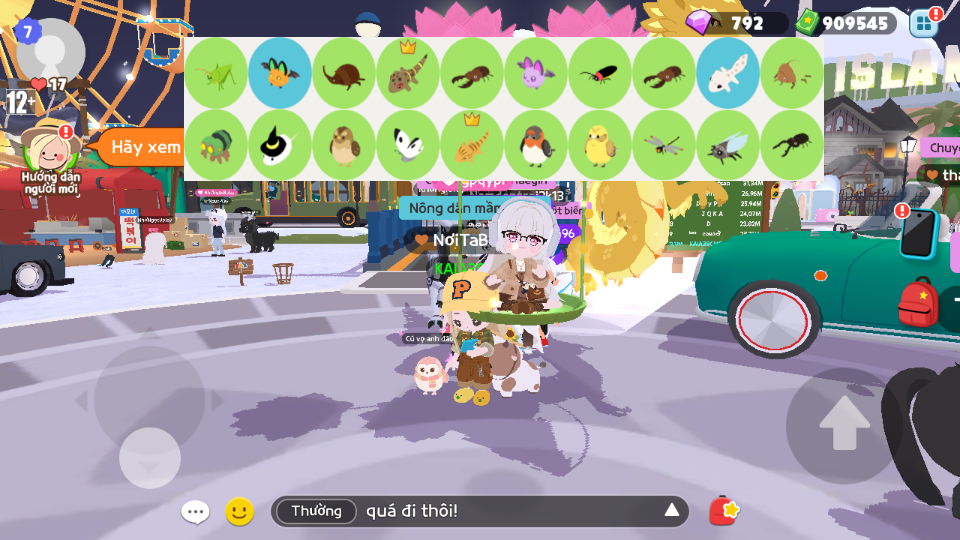Open the main menu grid button
This screenshot has height=540, width=960.
point(924,24)
